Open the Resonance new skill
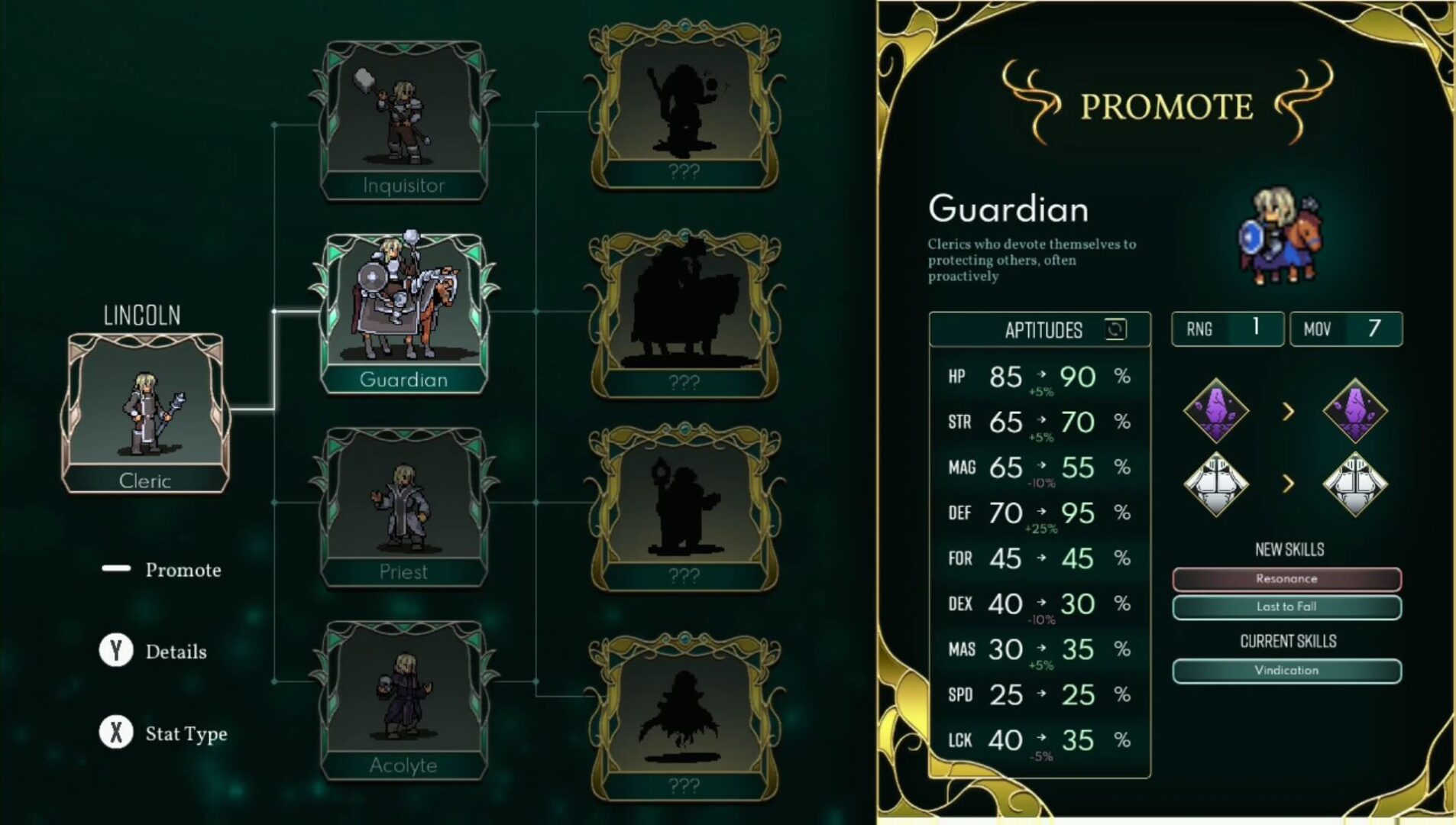 [1286, 579]
